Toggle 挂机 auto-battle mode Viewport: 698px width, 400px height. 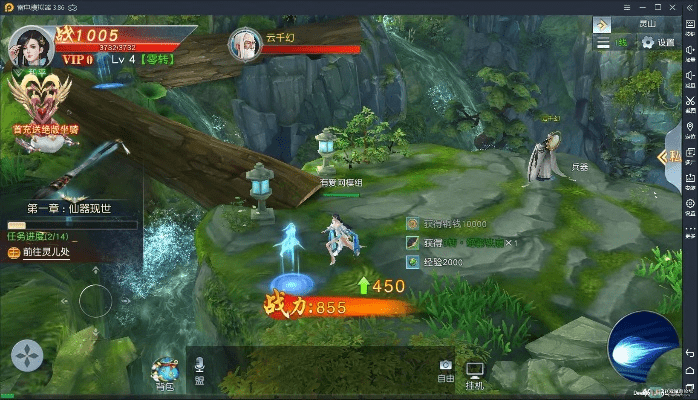[475, 376]
